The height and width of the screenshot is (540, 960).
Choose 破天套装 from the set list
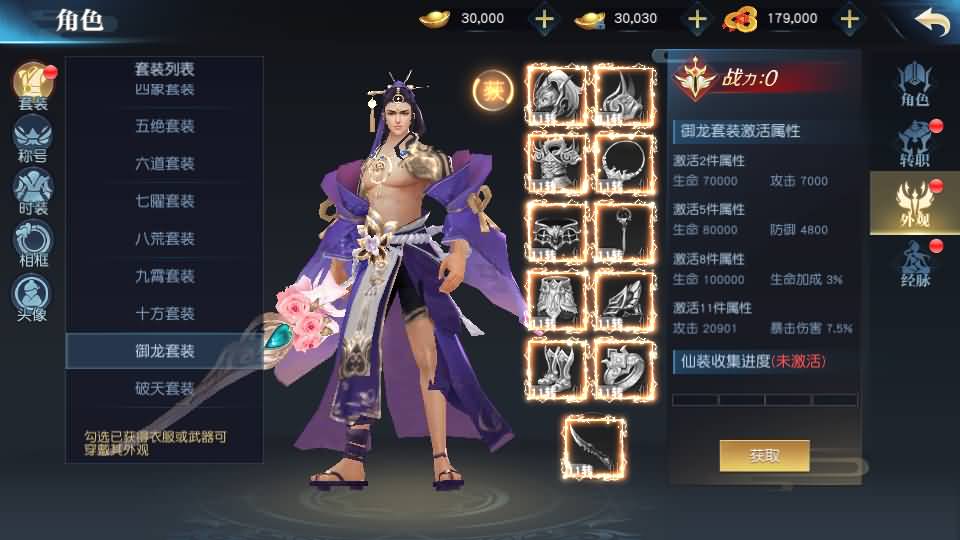point(165,388)
